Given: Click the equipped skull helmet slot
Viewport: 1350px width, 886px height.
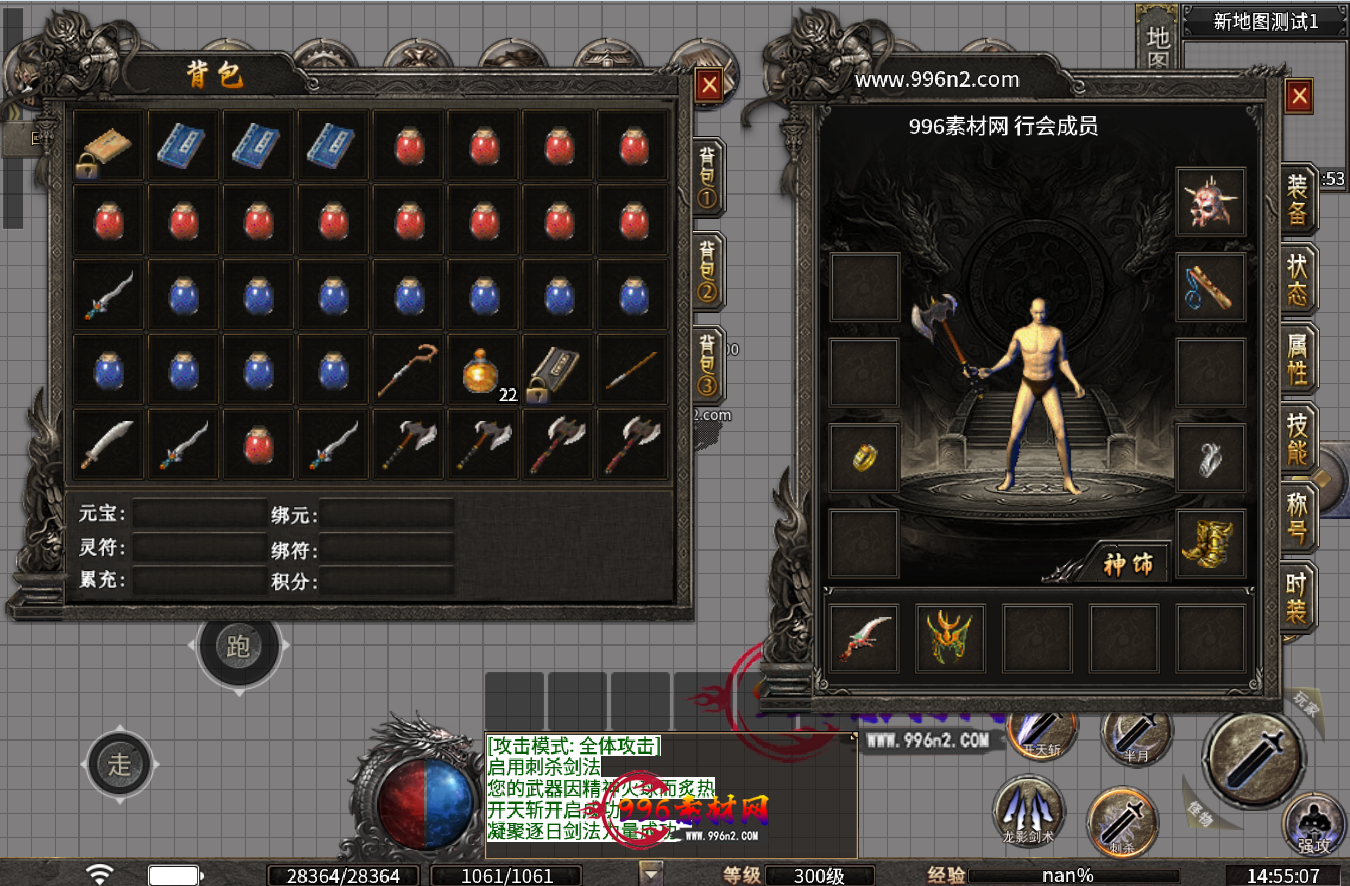Looking at the screenshot, I should 1211,201.
